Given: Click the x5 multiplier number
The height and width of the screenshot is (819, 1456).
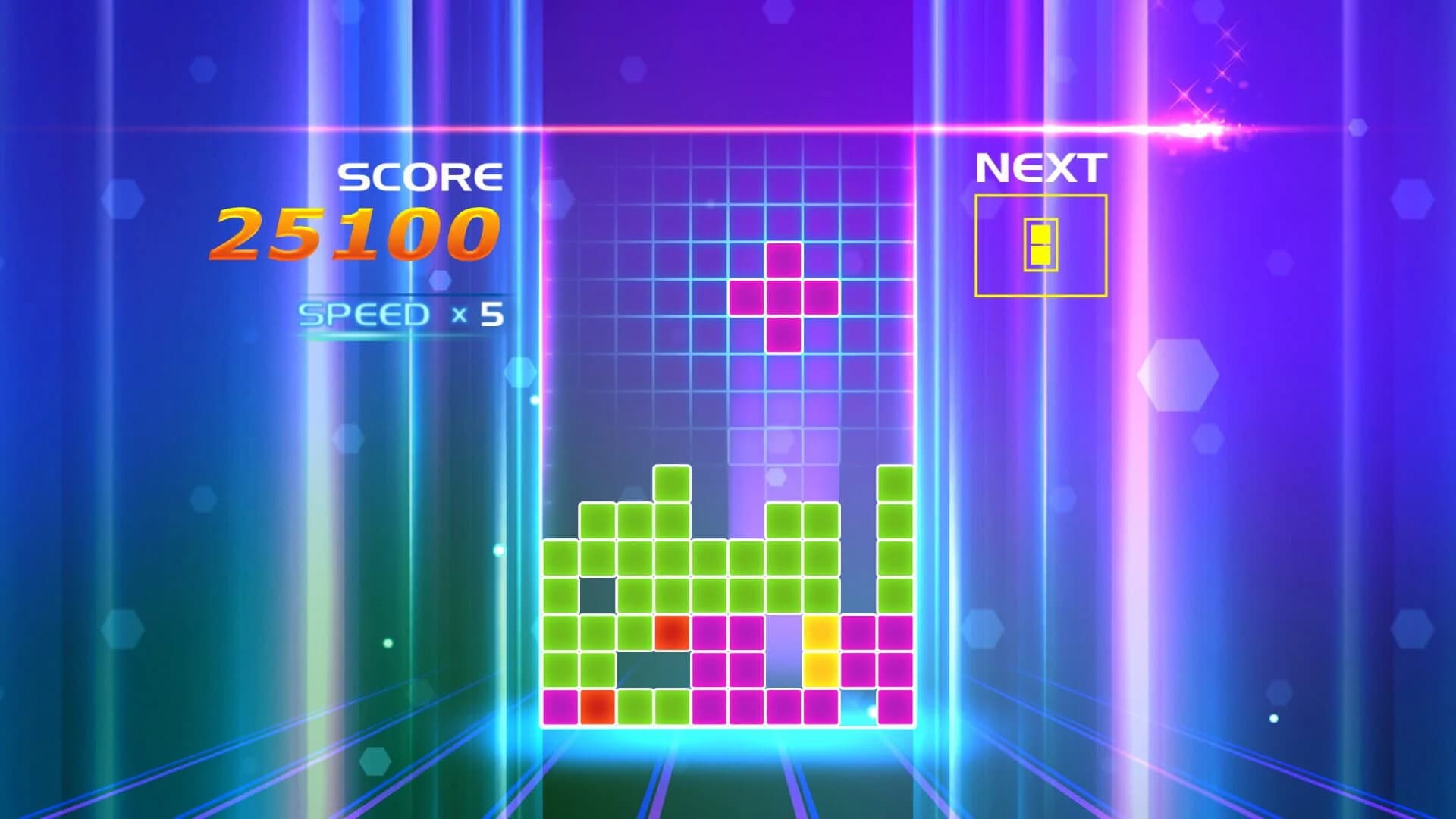Looking at the screenshot, I should tap(489, 313).
